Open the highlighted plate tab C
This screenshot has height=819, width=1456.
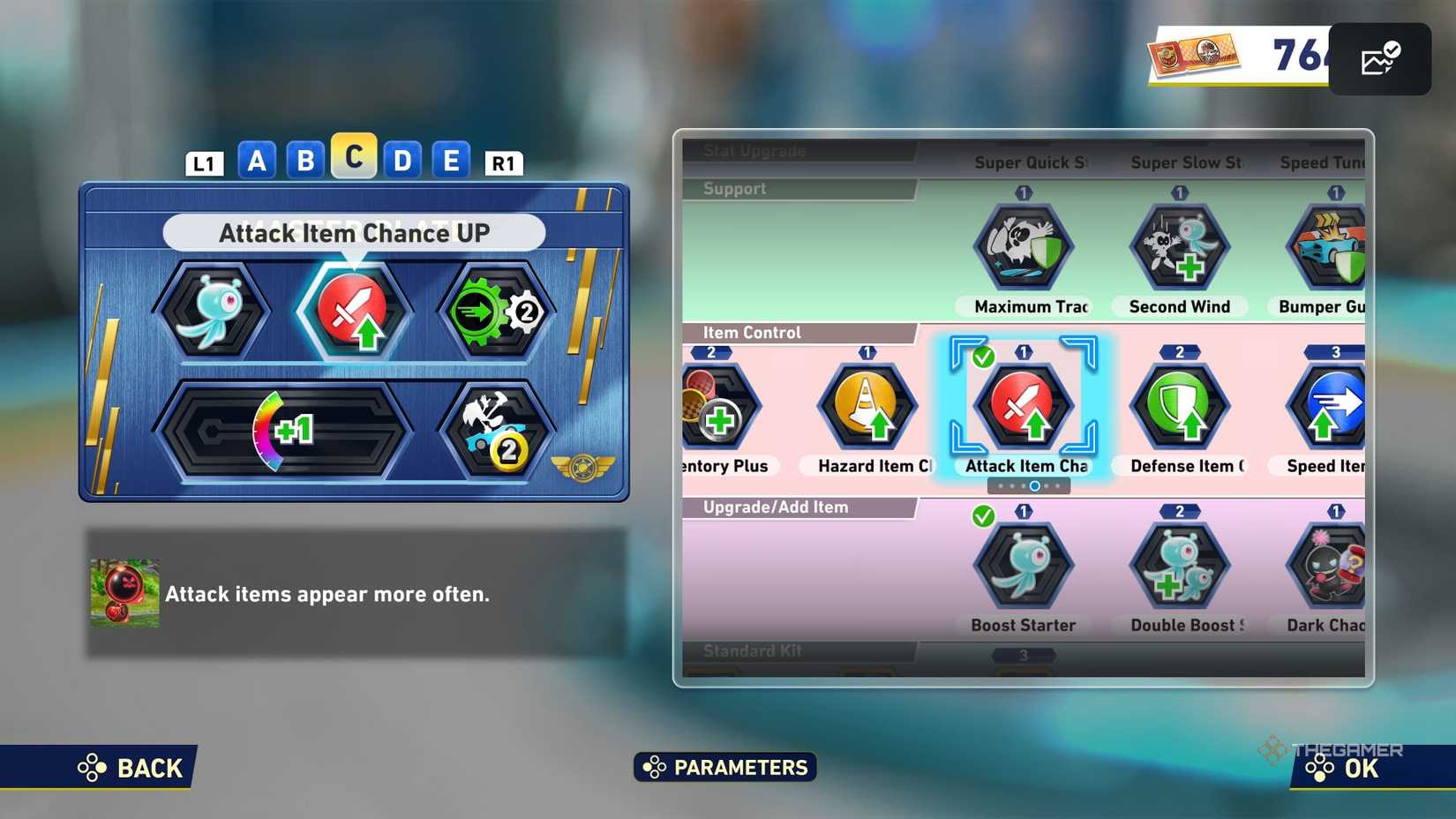[x=354, y=156]
